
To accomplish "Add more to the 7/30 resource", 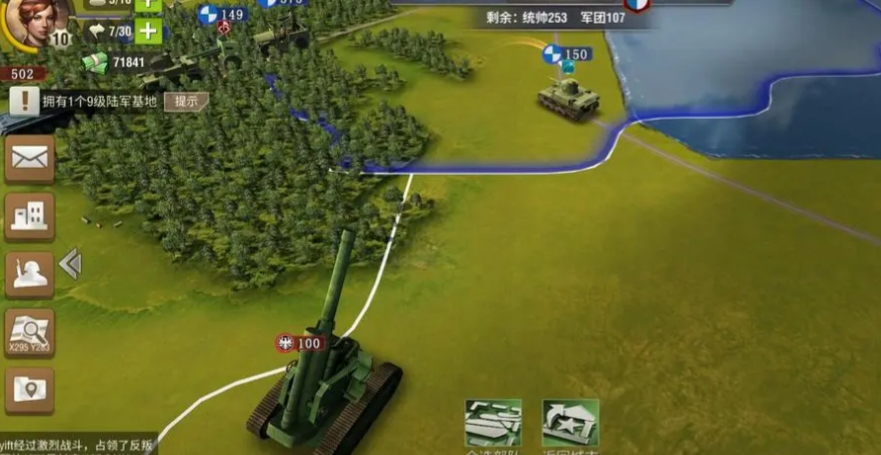I will [x=147, y=31].
